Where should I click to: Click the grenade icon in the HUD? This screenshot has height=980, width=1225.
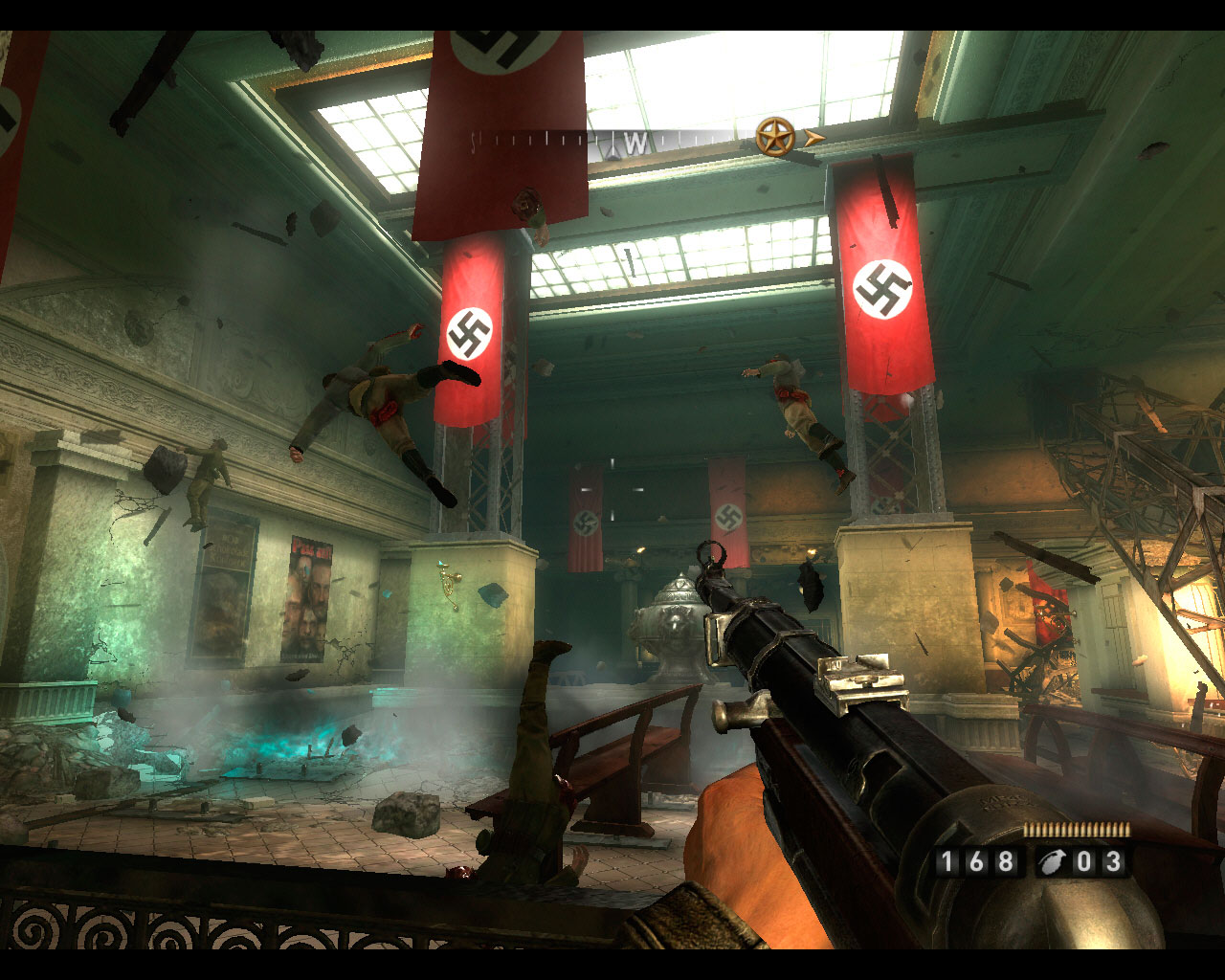(1050, 863)
